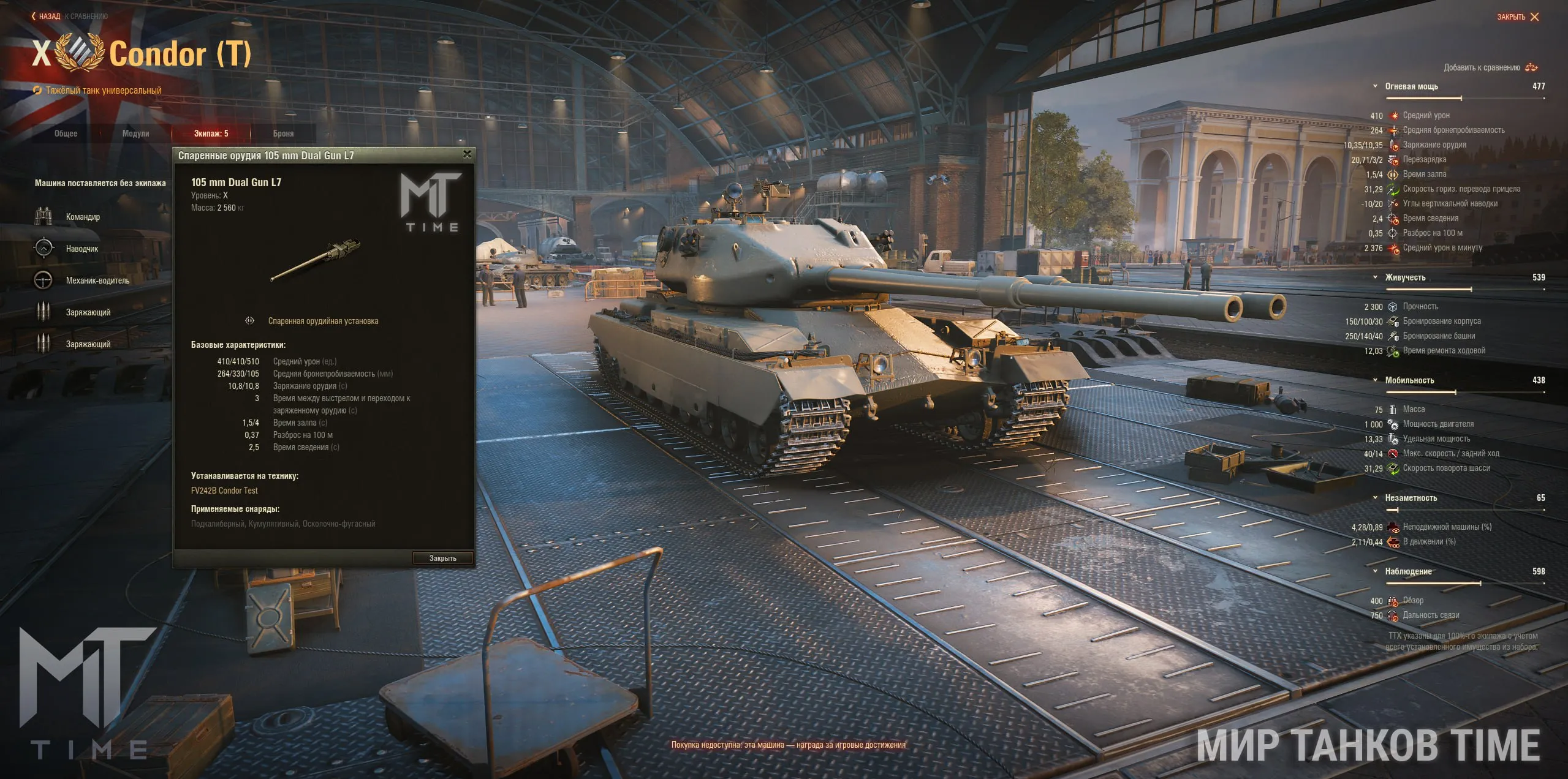The image size is (1568, 779).
Task: Close the vehicle preview with Закрыть
Action: click(x=1517, y=17)
